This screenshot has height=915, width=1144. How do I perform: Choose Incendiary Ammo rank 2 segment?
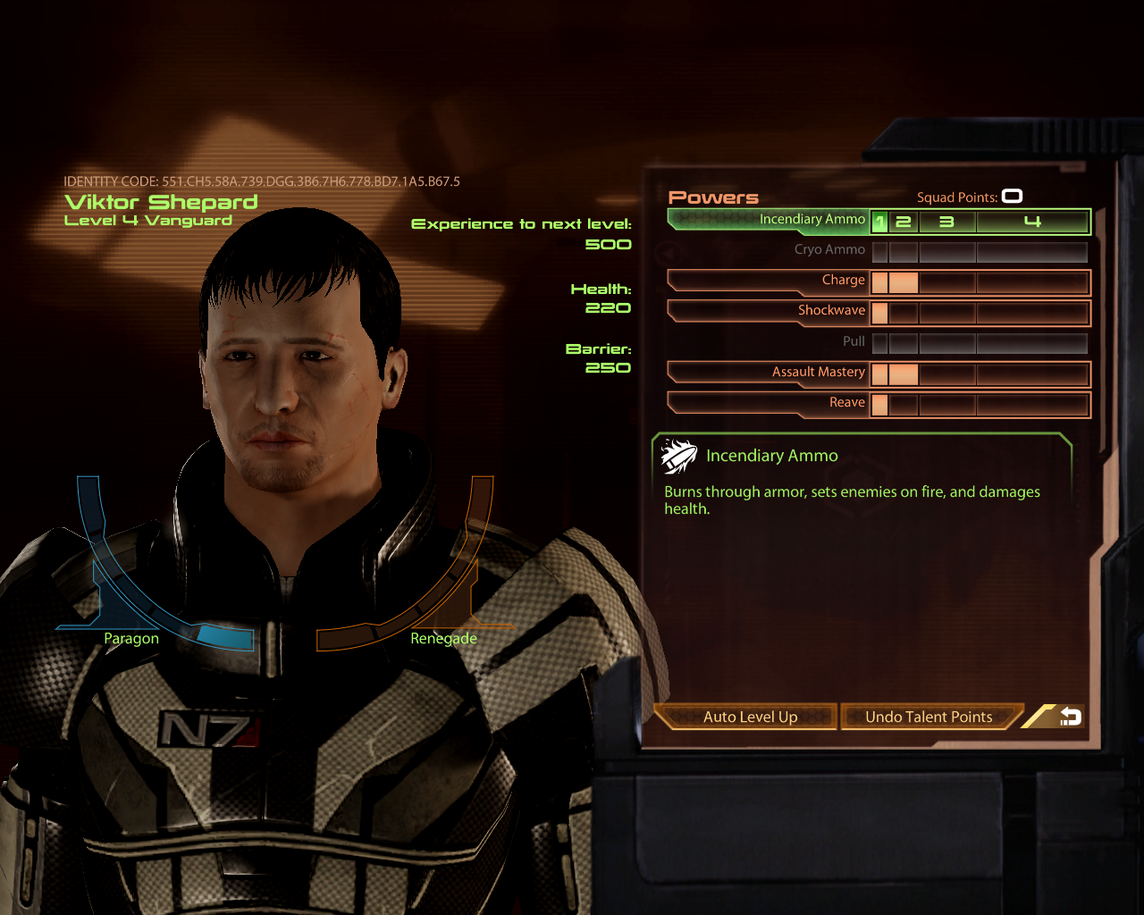[x=903, y=222]
